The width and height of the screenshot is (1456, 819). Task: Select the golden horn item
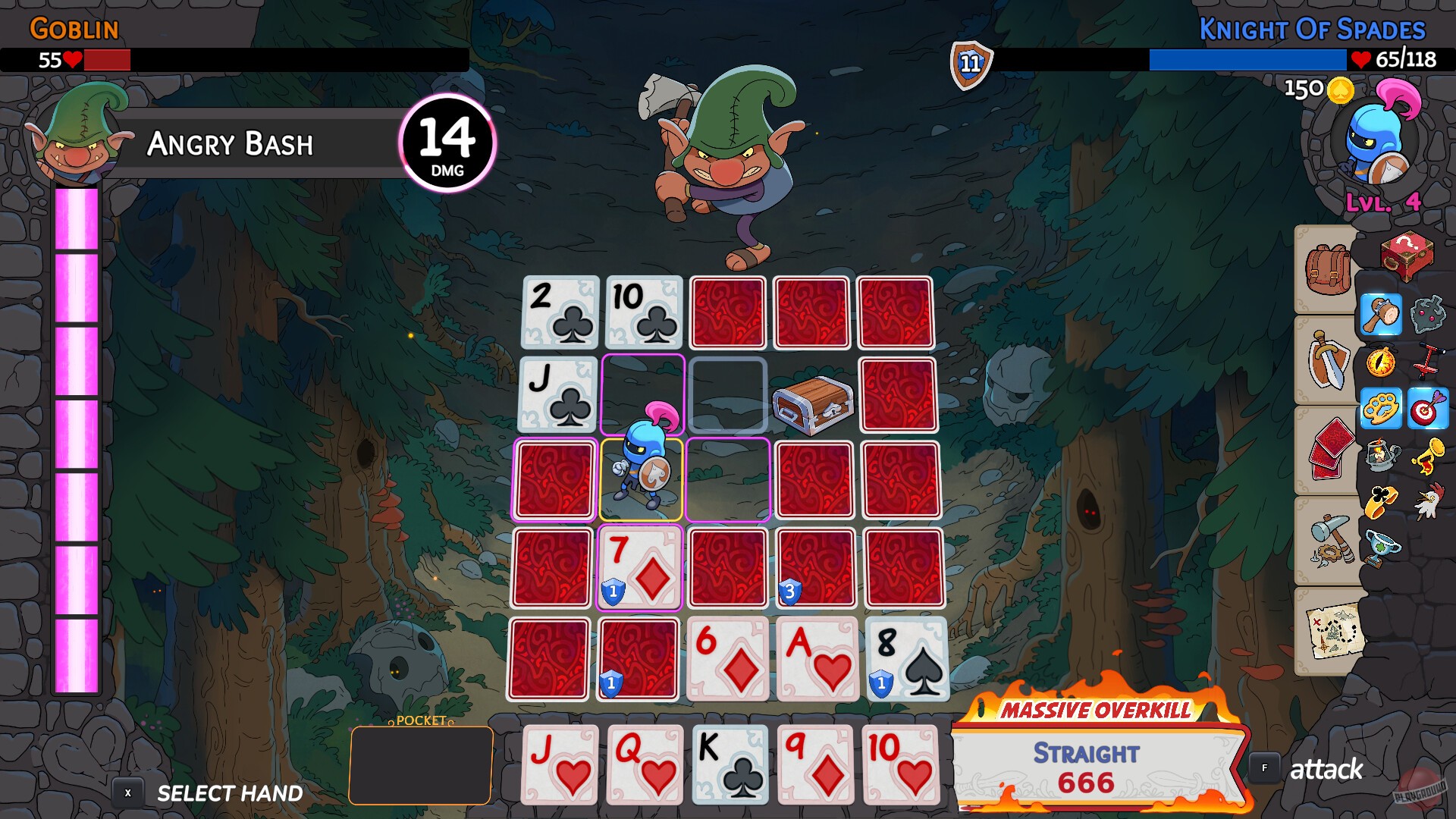[x=1429, y=456]
